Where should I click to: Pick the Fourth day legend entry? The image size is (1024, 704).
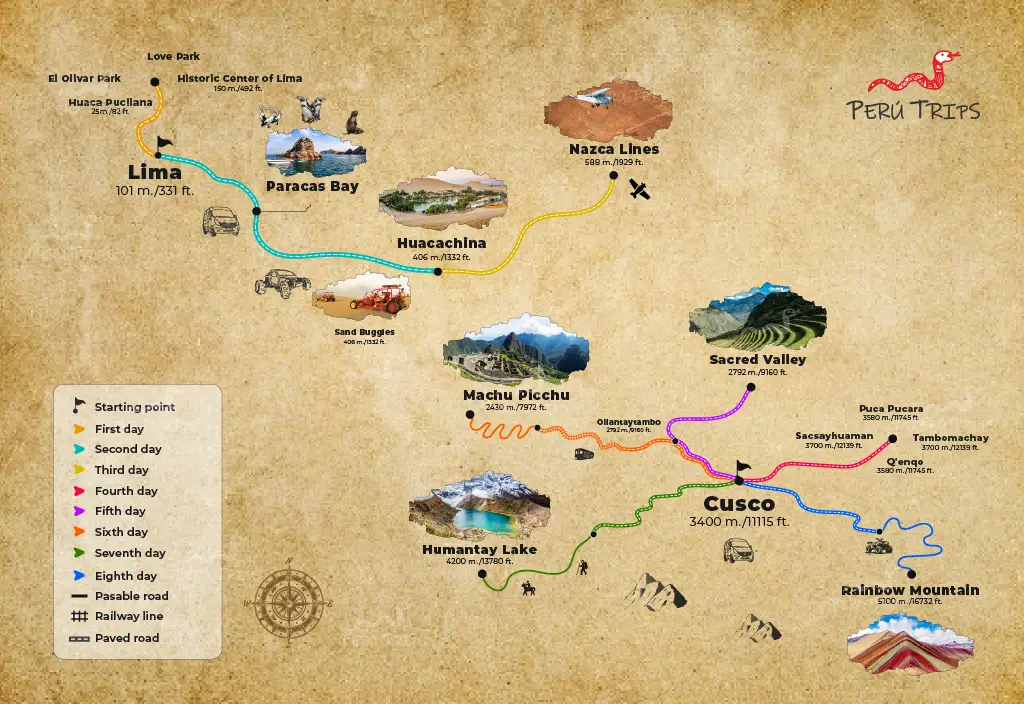coord(126,491)
